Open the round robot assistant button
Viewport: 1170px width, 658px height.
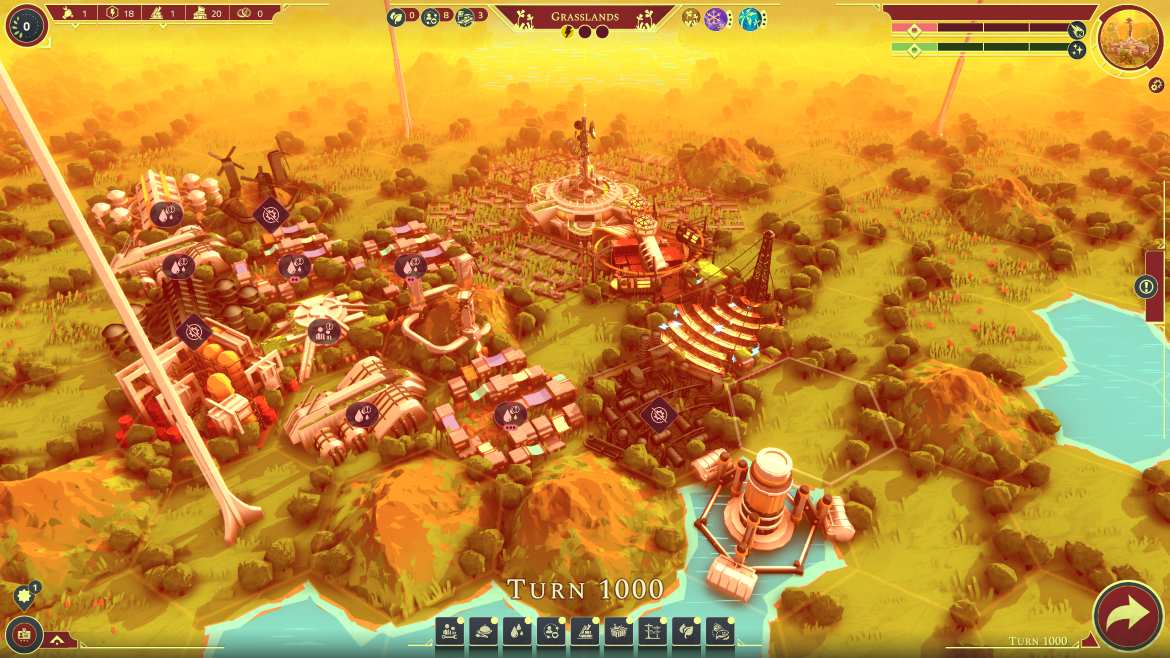24,632
